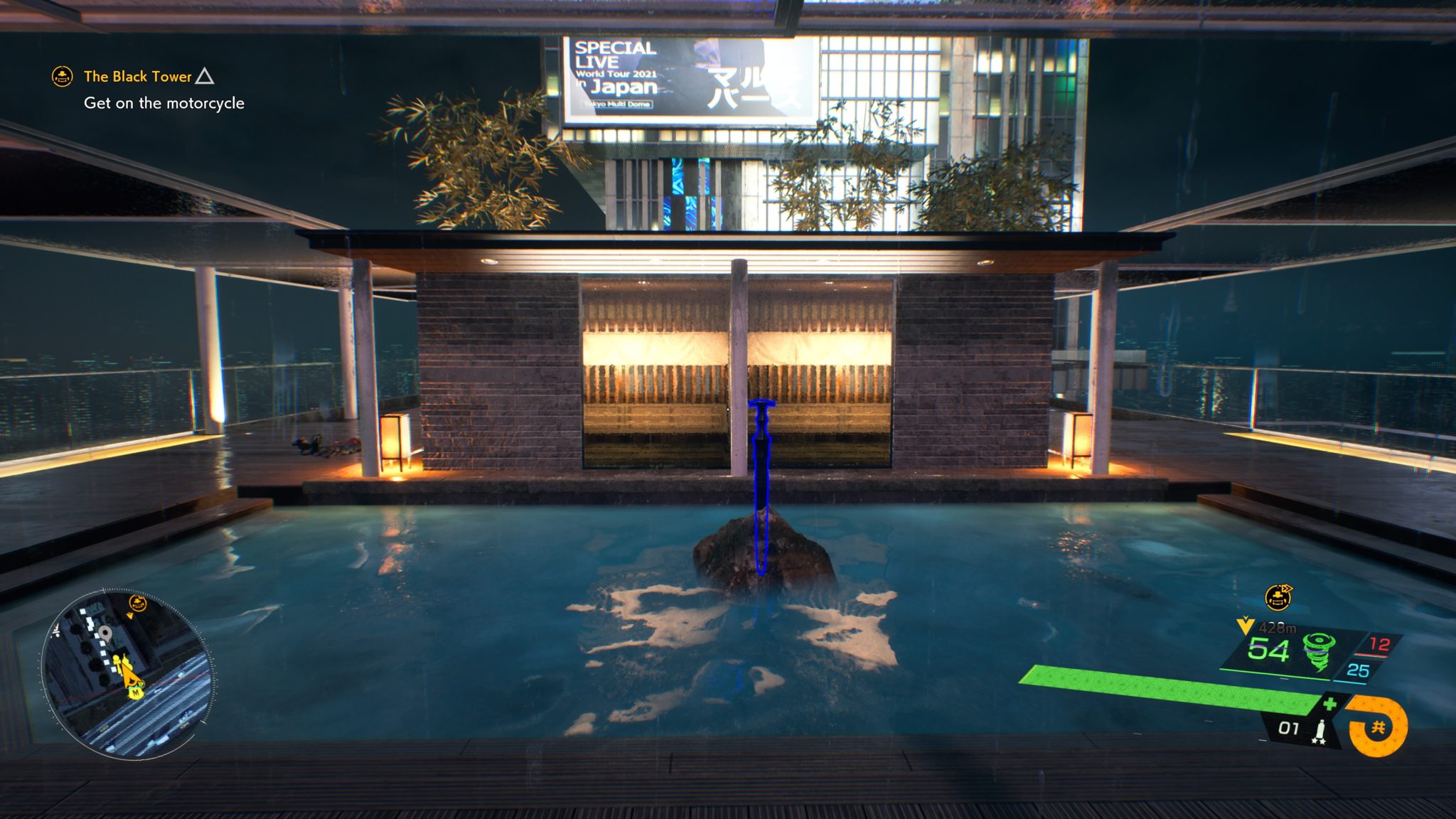1456x819 pixels.
Task: Collapse the mission title The Black Tower
Action: [x=137, y=75]
